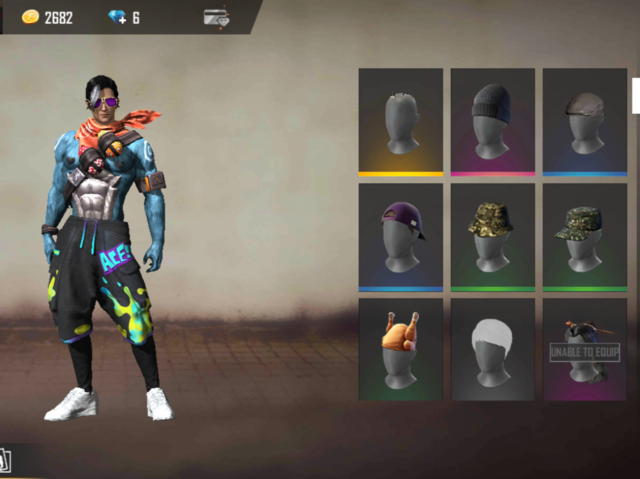Equip the dark knit beanie
The image size is (640, 479).
(x=492, y=122)
